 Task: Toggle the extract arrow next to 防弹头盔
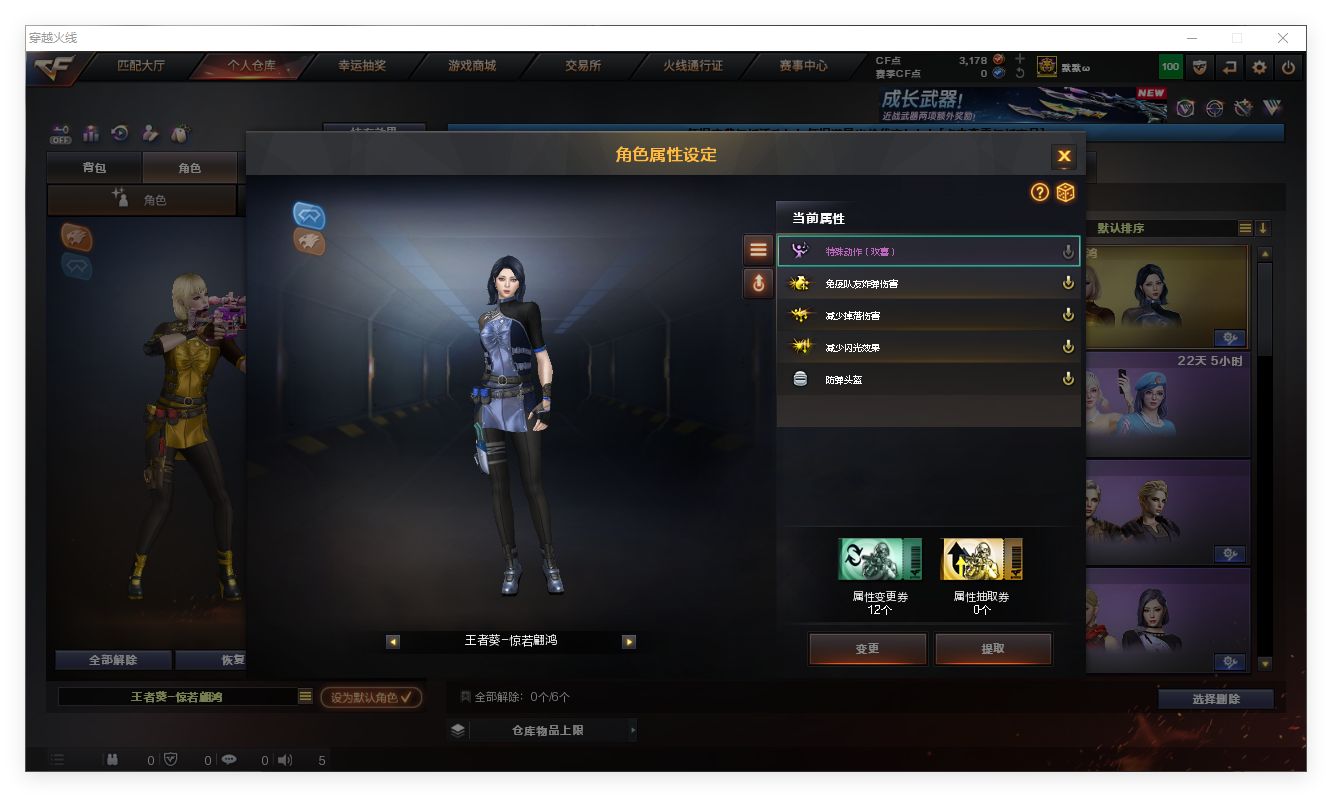point(1068,378)
